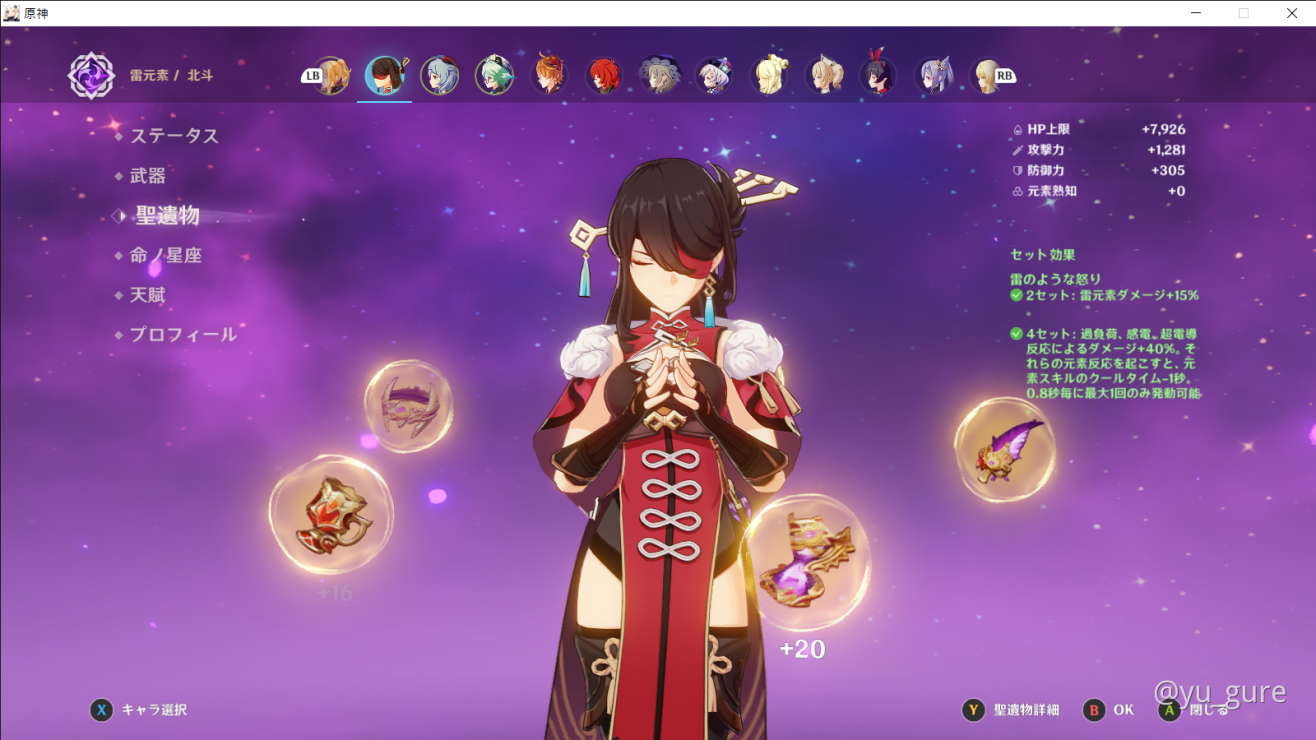Minimize the game window
This screenshot has height=740, width=1316.
pyautogui.click(x=1197, y=13)
